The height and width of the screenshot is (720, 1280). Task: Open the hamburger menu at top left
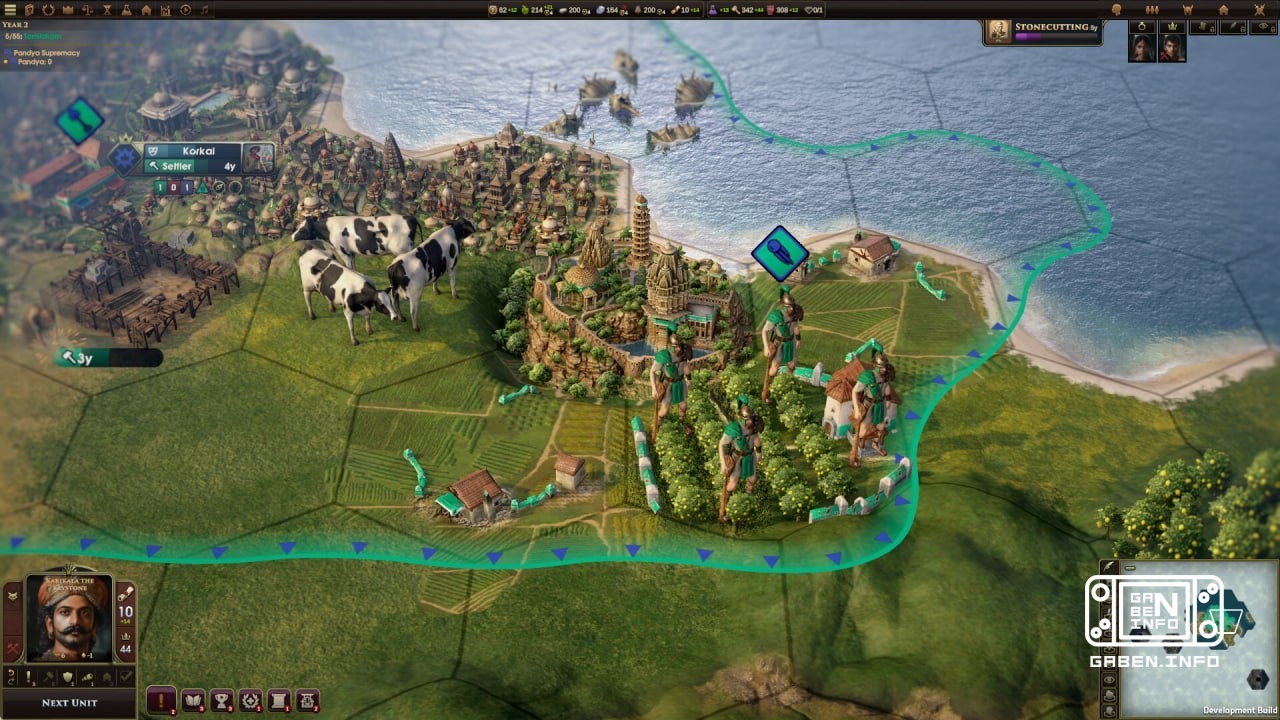point(10,10)
